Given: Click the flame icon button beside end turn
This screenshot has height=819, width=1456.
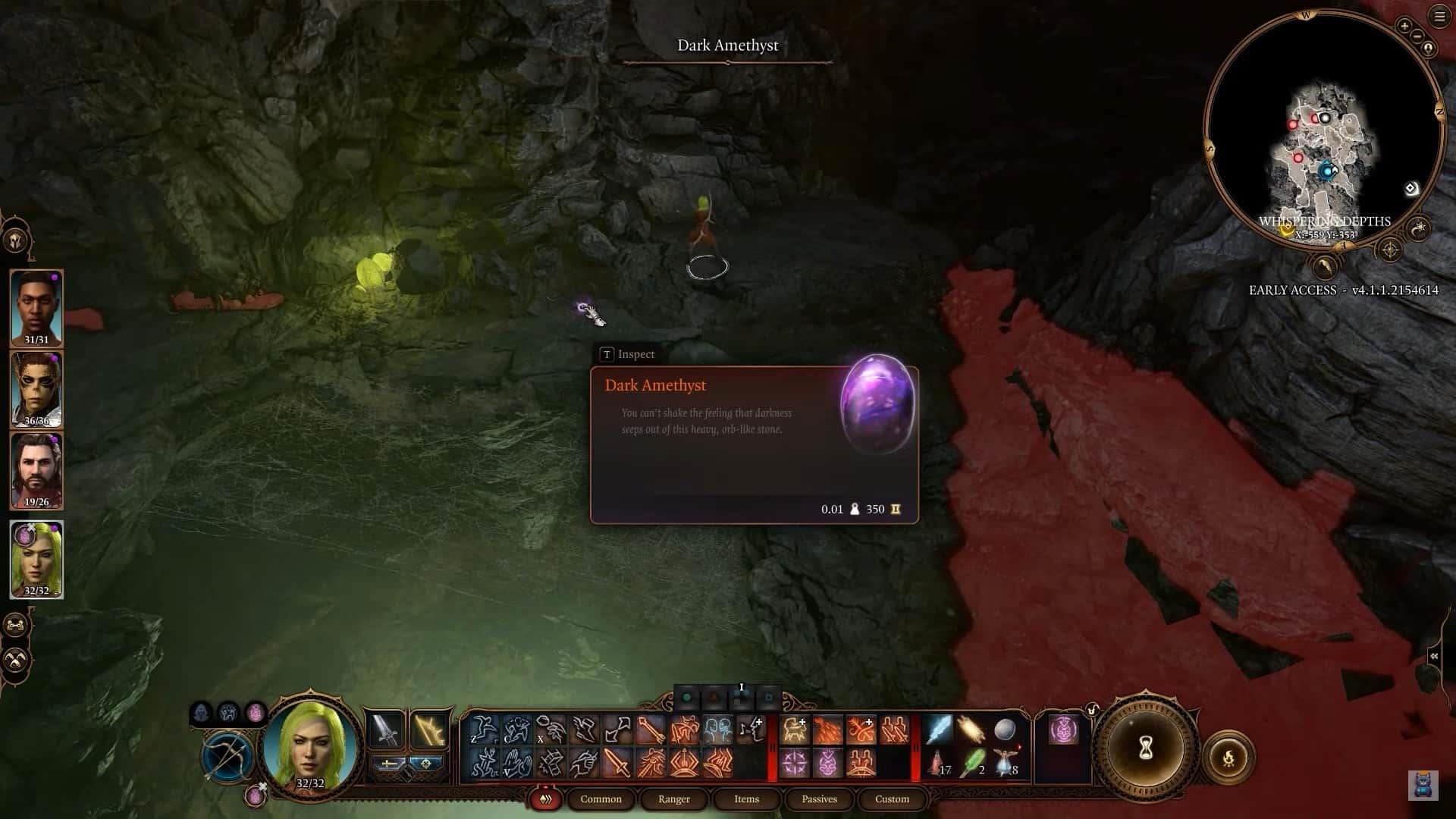Looking at the screenshot, I should (x=1228, y=757).
